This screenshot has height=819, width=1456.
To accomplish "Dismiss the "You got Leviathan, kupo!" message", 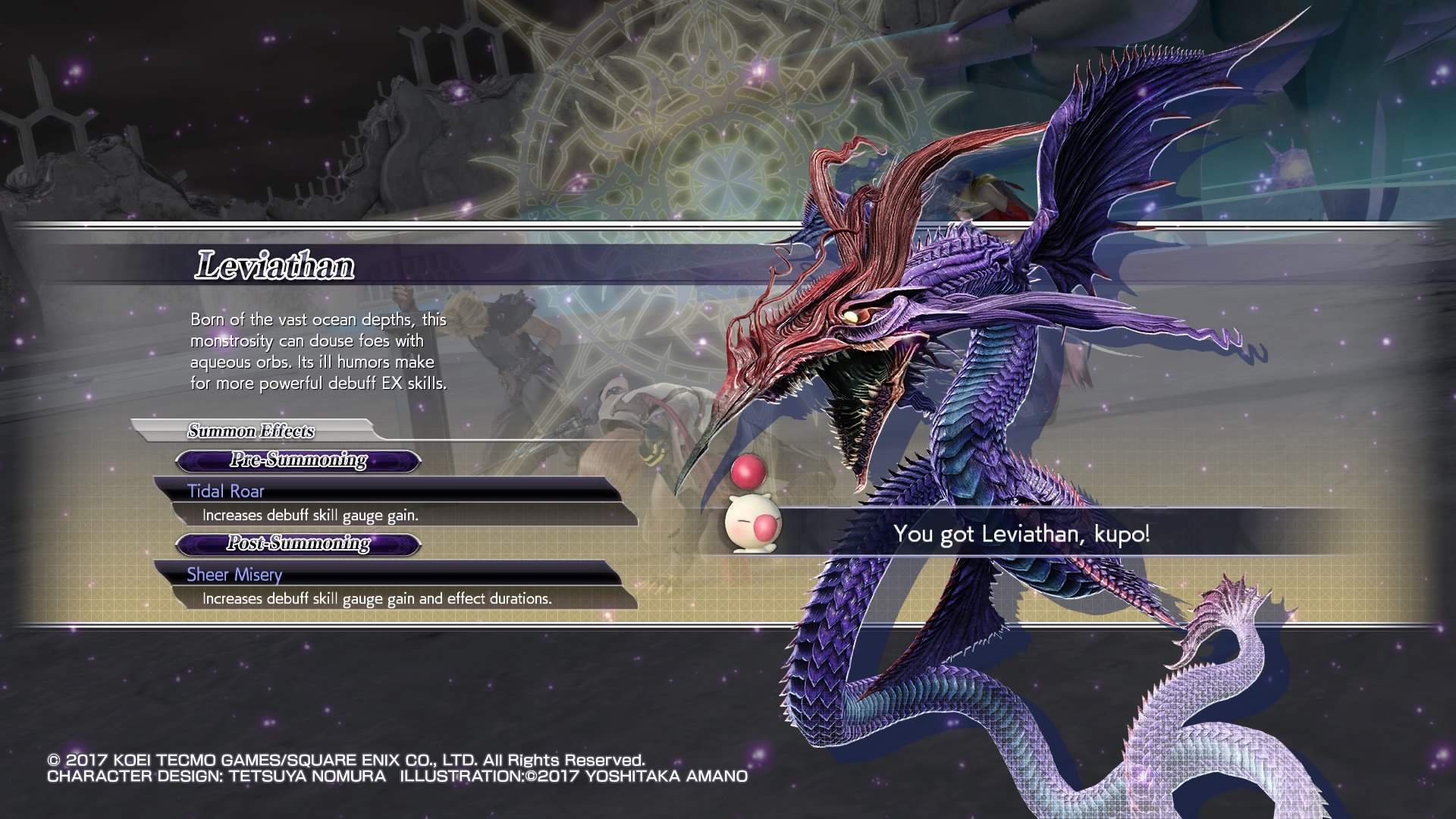I will pos(1021,534).
